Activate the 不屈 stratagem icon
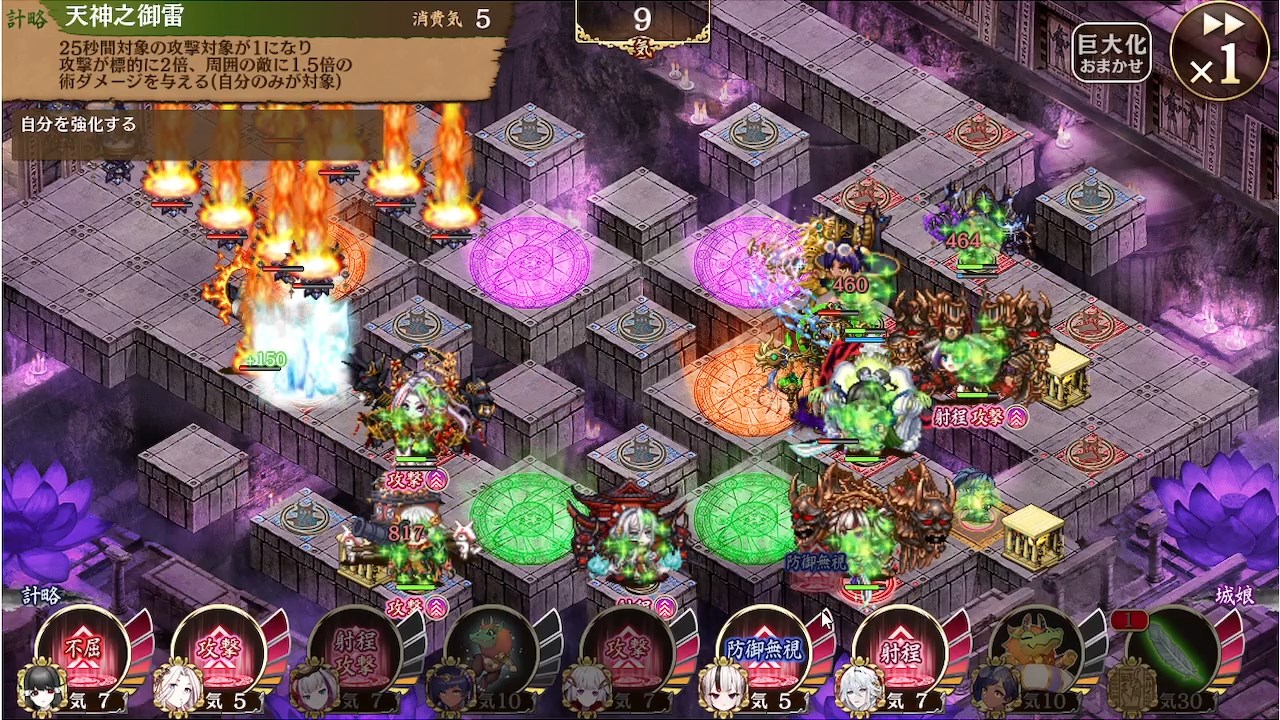The image size is (1280, 720). point(82,650)
